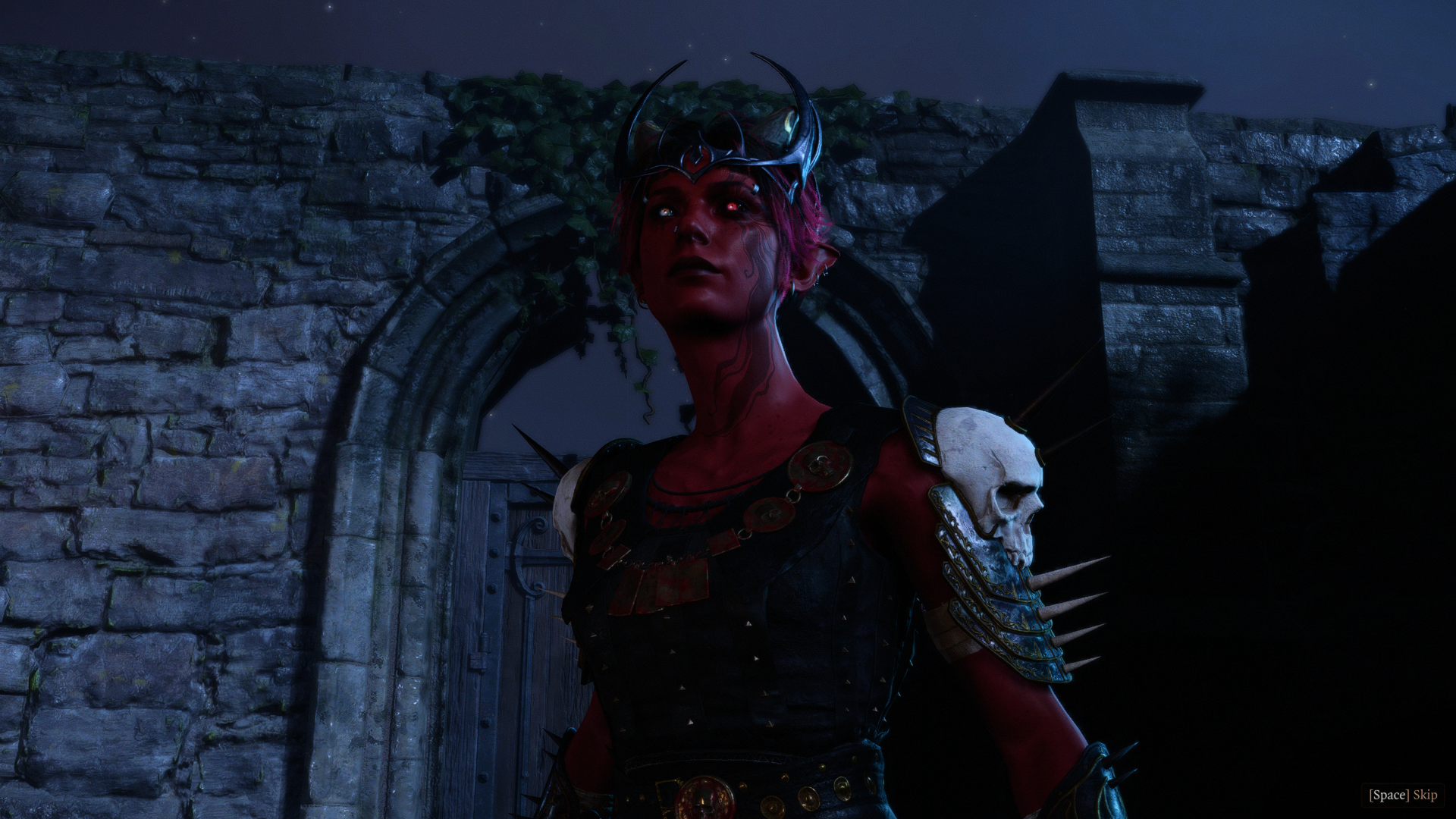Skip the cutscene using the Skip prompt

(1404, 795)
